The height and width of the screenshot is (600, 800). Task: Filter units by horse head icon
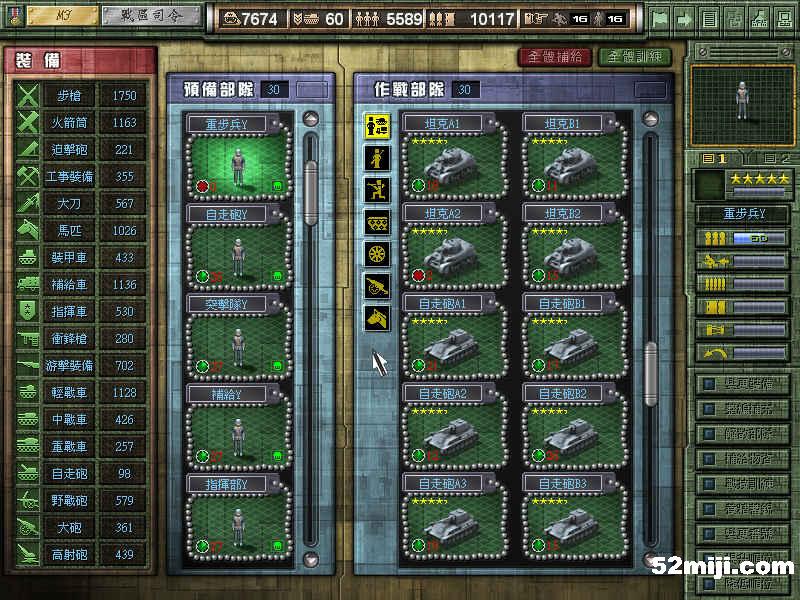click(377, 317)
